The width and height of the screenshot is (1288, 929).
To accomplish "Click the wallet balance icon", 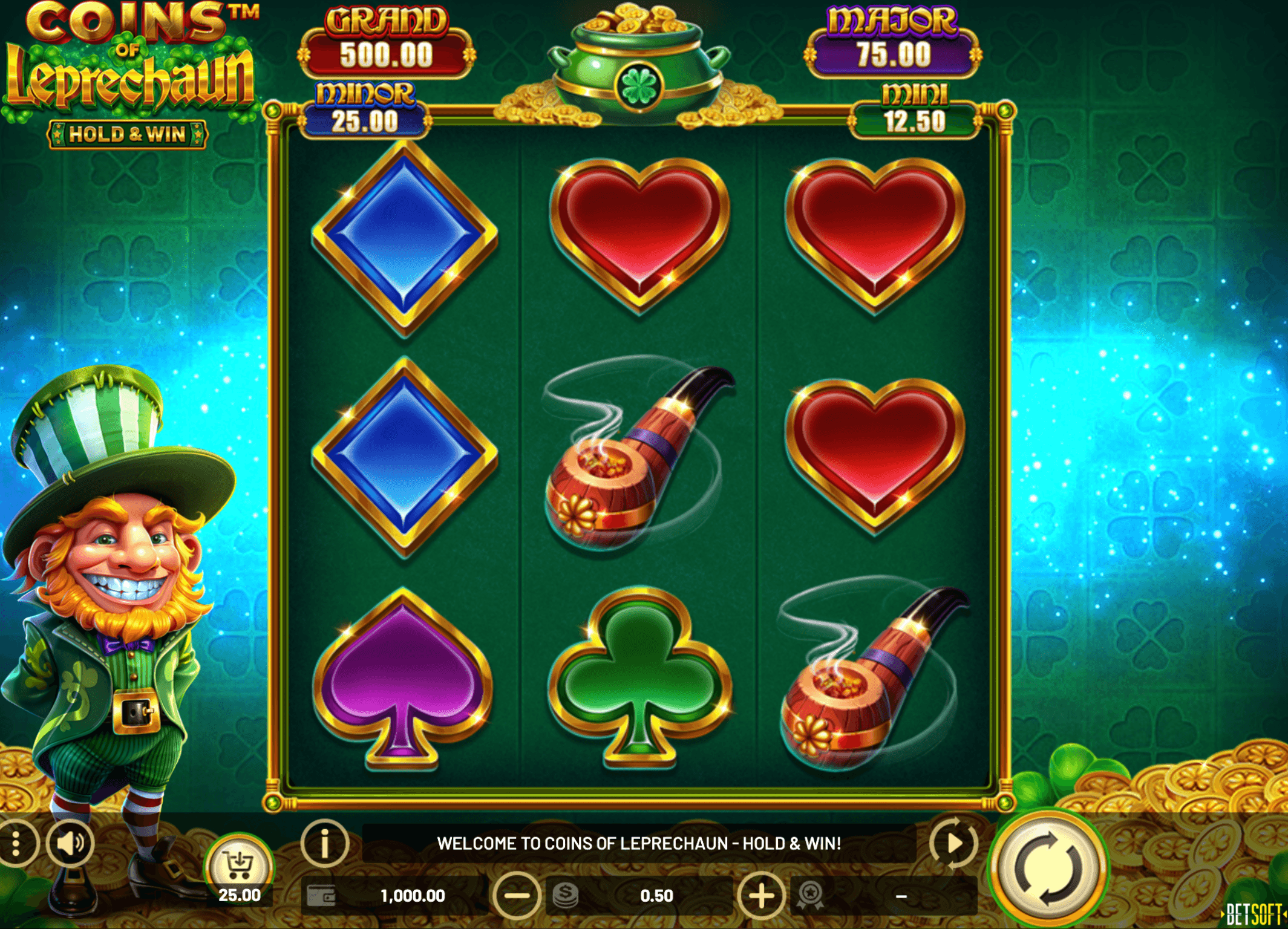I will click(321, 896).
